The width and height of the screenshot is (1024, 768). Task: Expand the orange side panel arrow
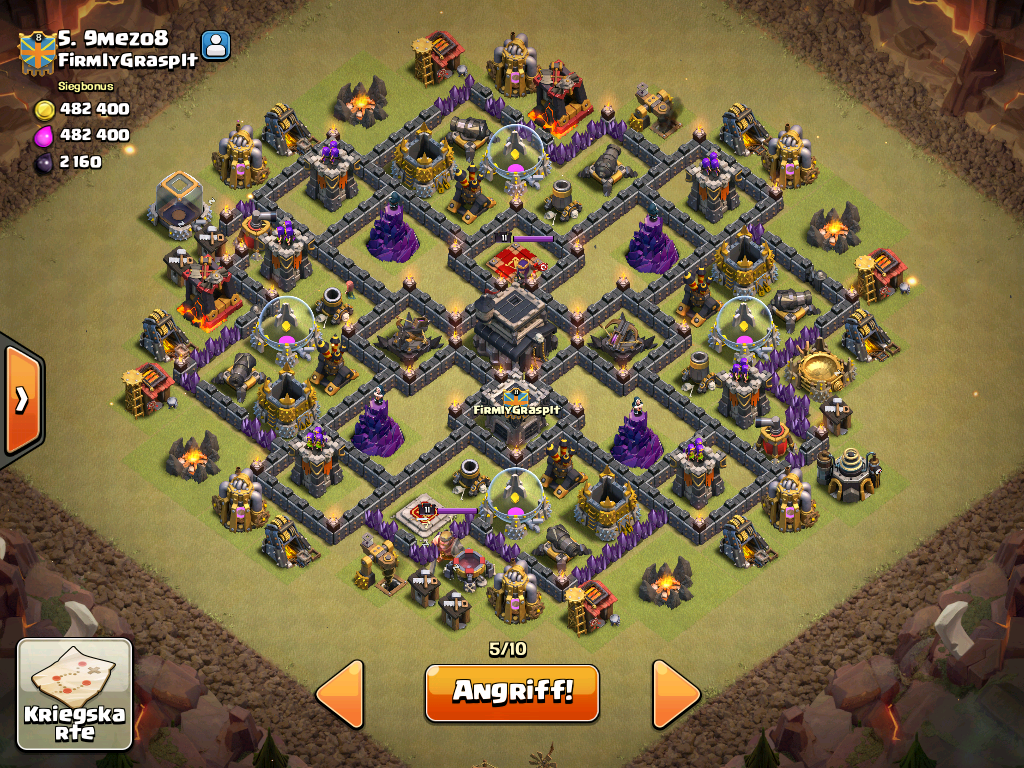21,399
